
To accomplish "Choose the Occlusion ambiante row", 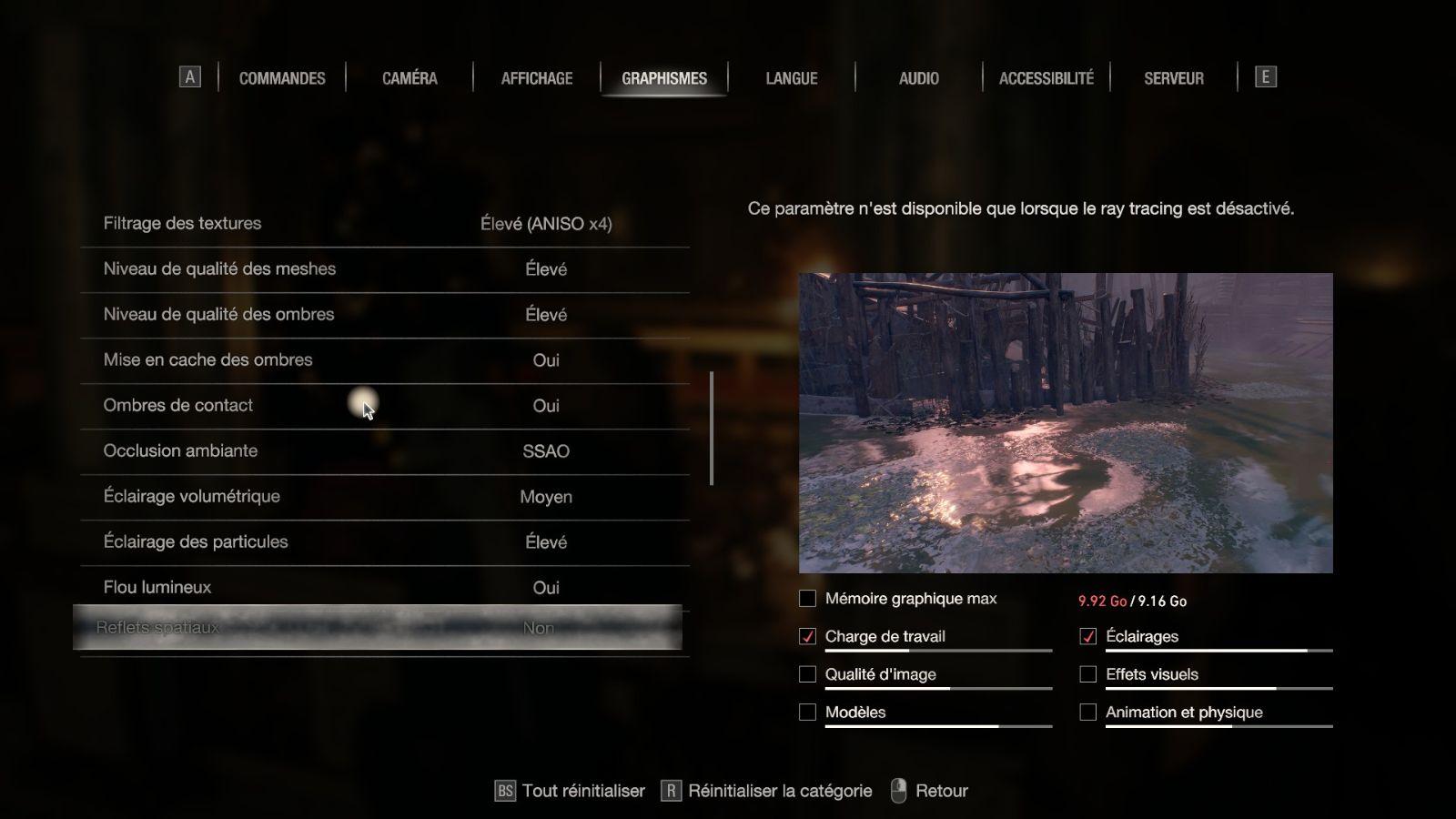I will point(384,451).
